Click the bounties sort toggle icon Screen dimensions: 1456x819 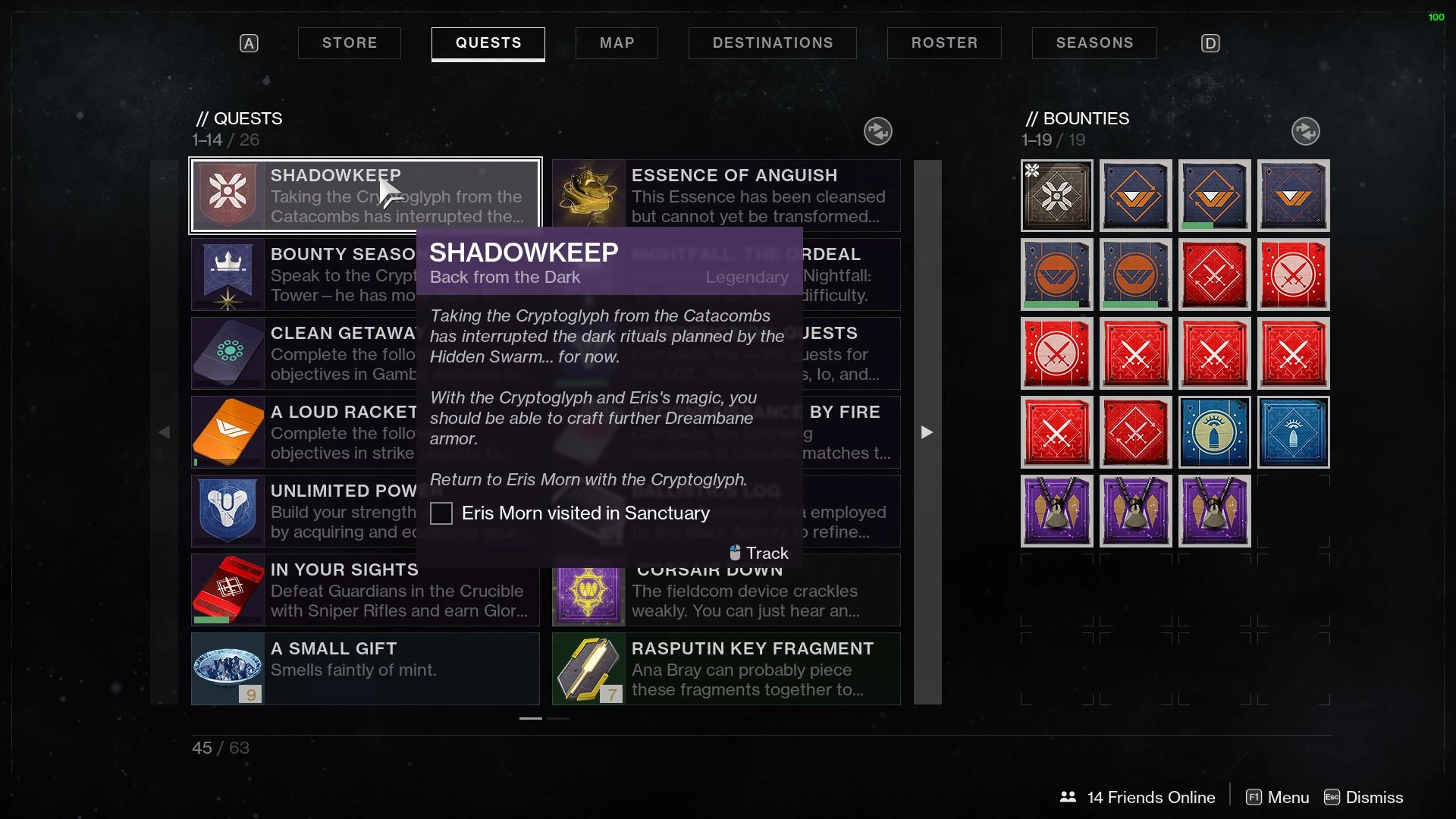(x=1305, y=131)
